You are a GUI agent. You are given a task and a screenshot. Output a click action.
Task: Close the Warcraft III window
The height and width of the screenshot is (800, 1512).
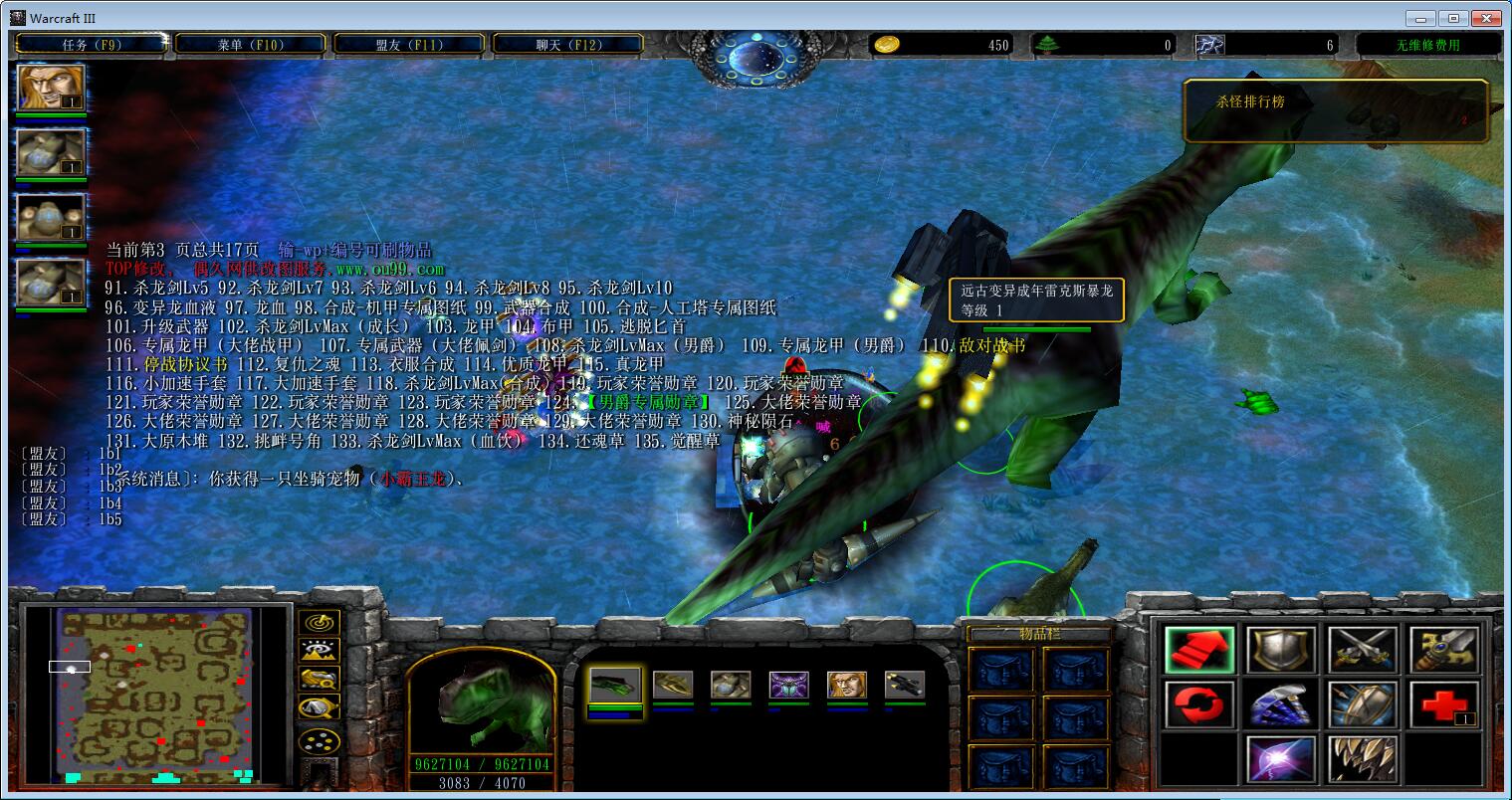click(x=1485, y=18)
